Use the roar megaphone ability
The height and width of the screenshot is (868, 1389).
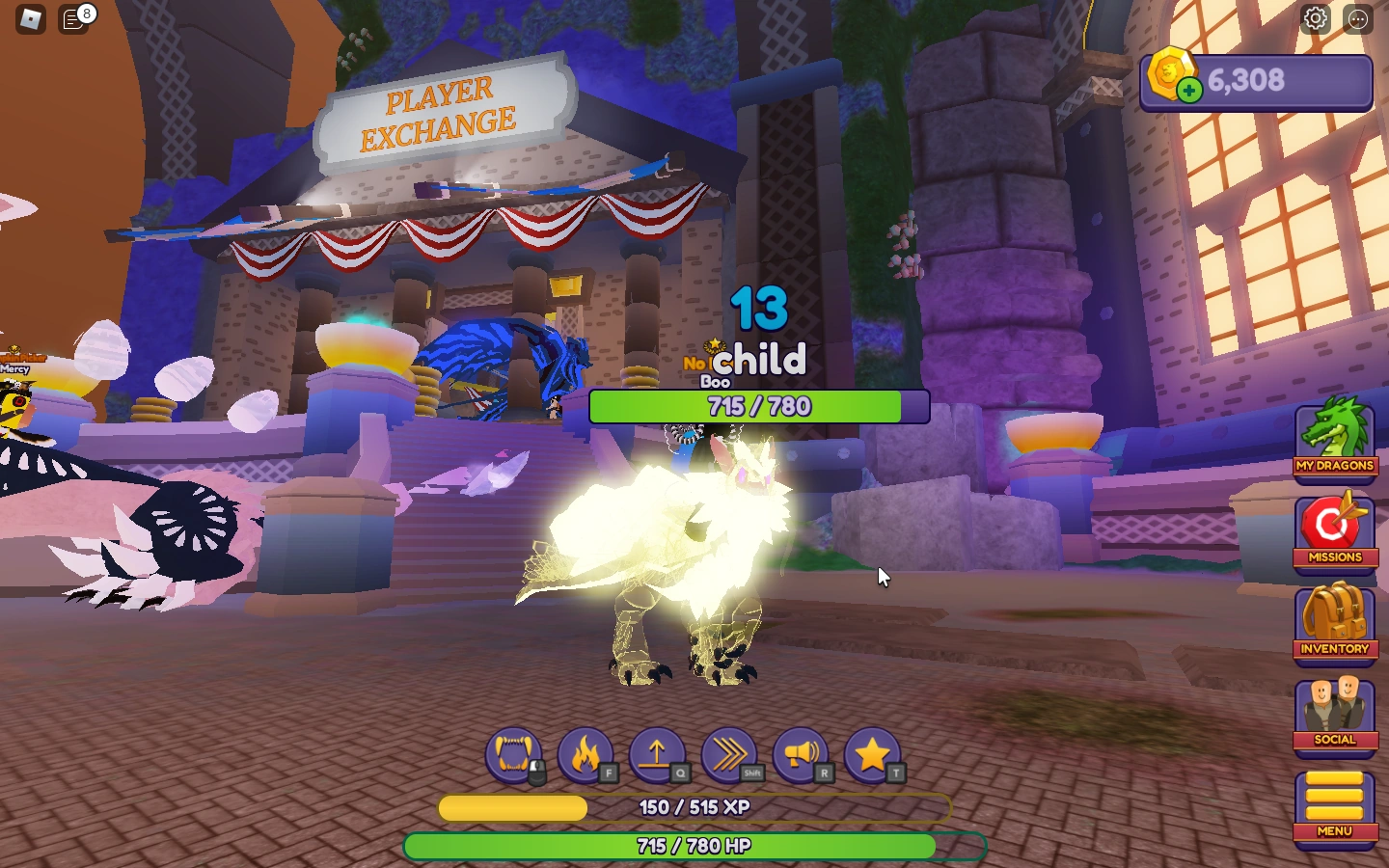tap(803, 756)
